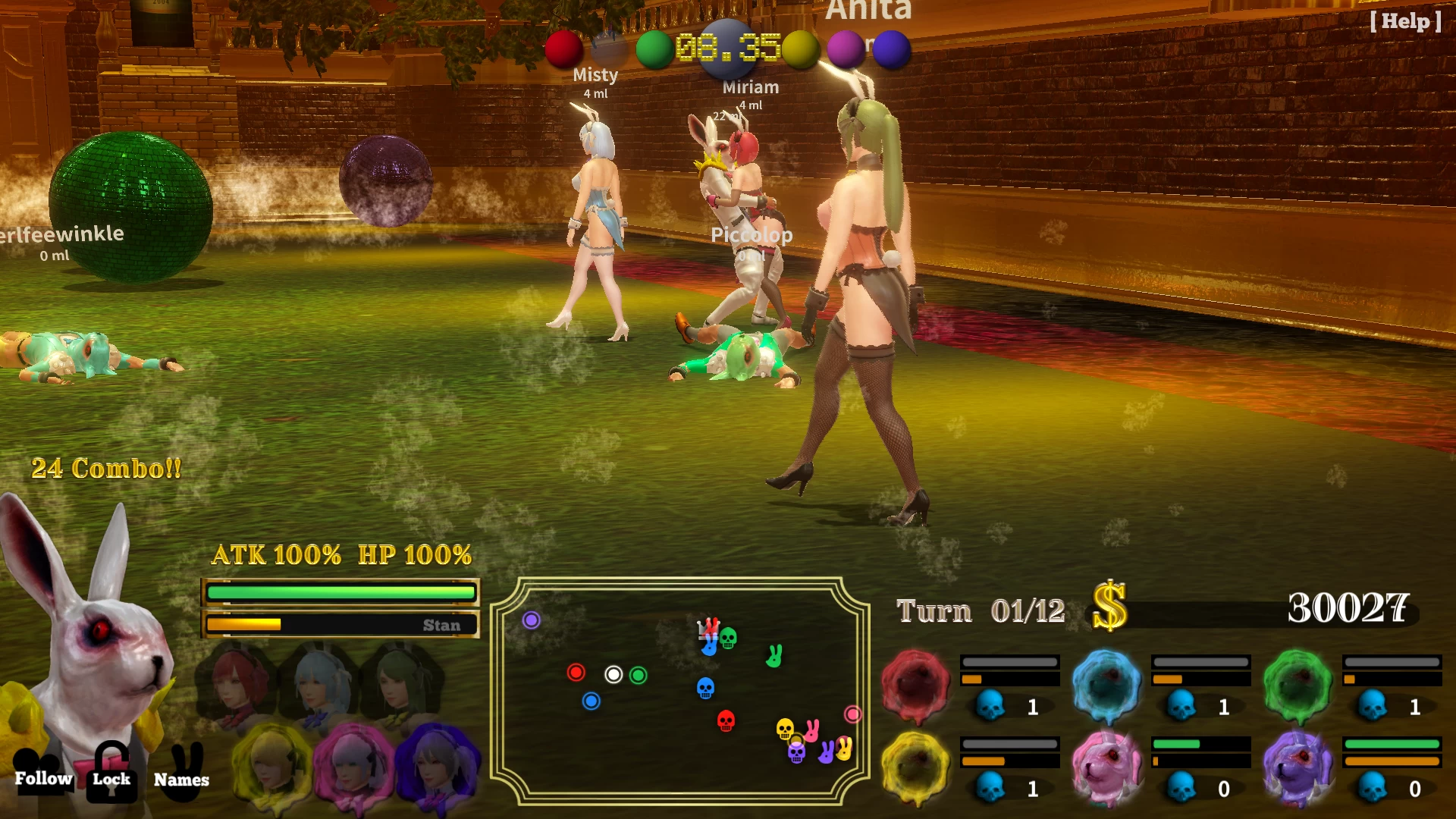This screenshot has width=1456, height=819.
Task: Select the green rabbit icon on the right panel
Action: point(1297,681)
